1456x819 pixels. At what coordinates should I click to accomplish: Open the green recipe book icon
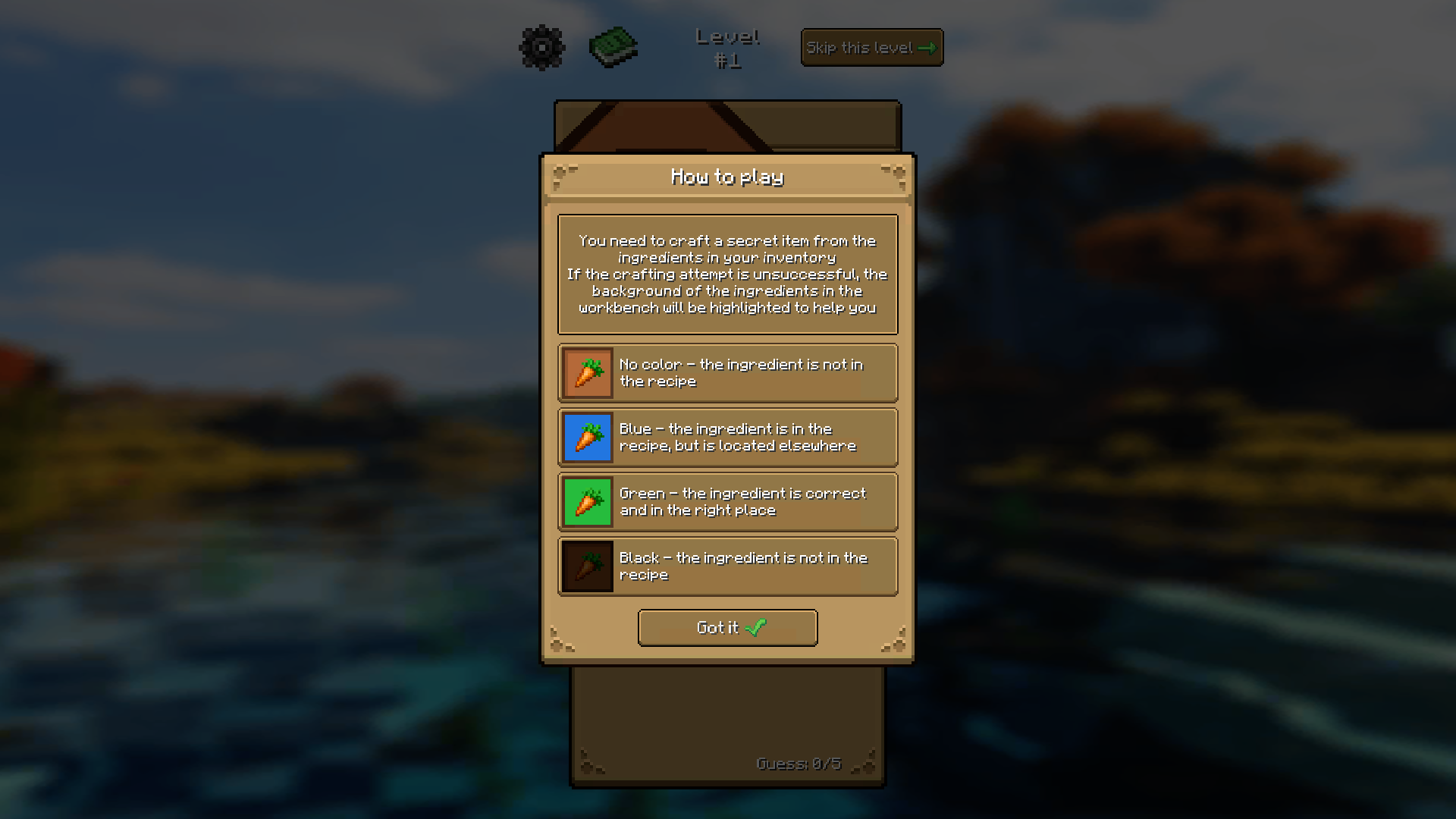(613, 47)
